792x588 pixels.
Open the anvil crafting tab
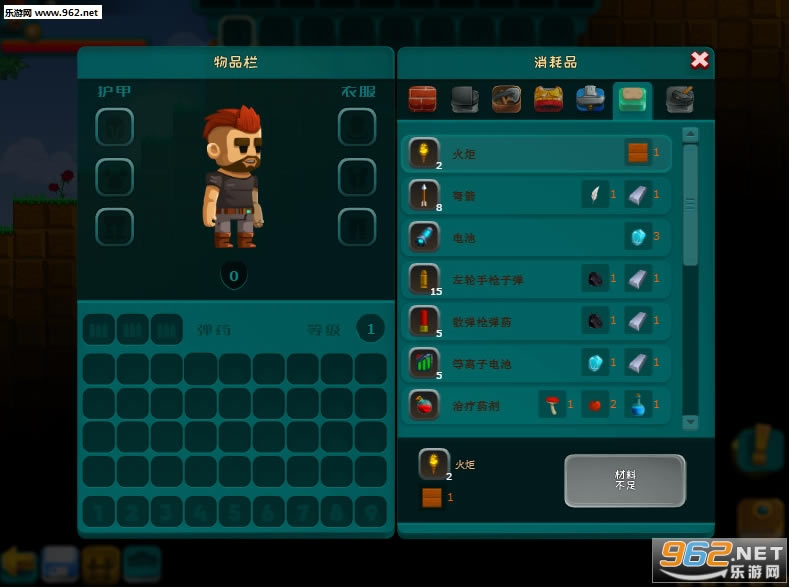[464, 99]
